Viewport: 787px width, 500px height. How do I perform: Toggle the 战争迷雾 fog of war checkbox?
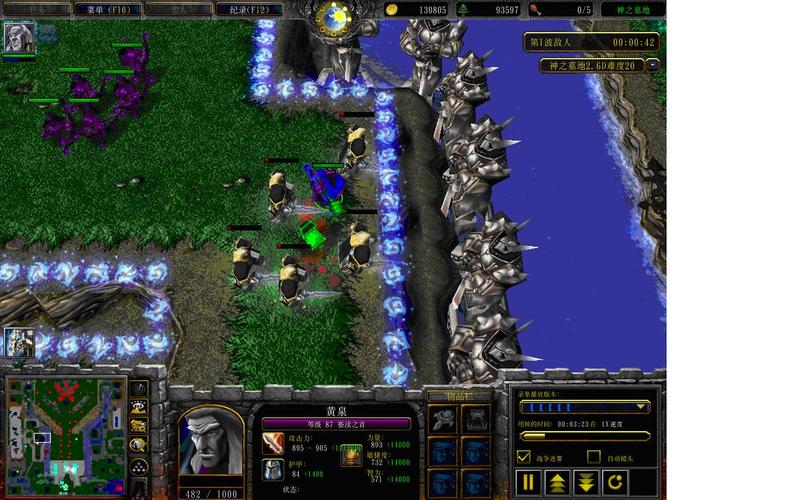click(525, 457)
